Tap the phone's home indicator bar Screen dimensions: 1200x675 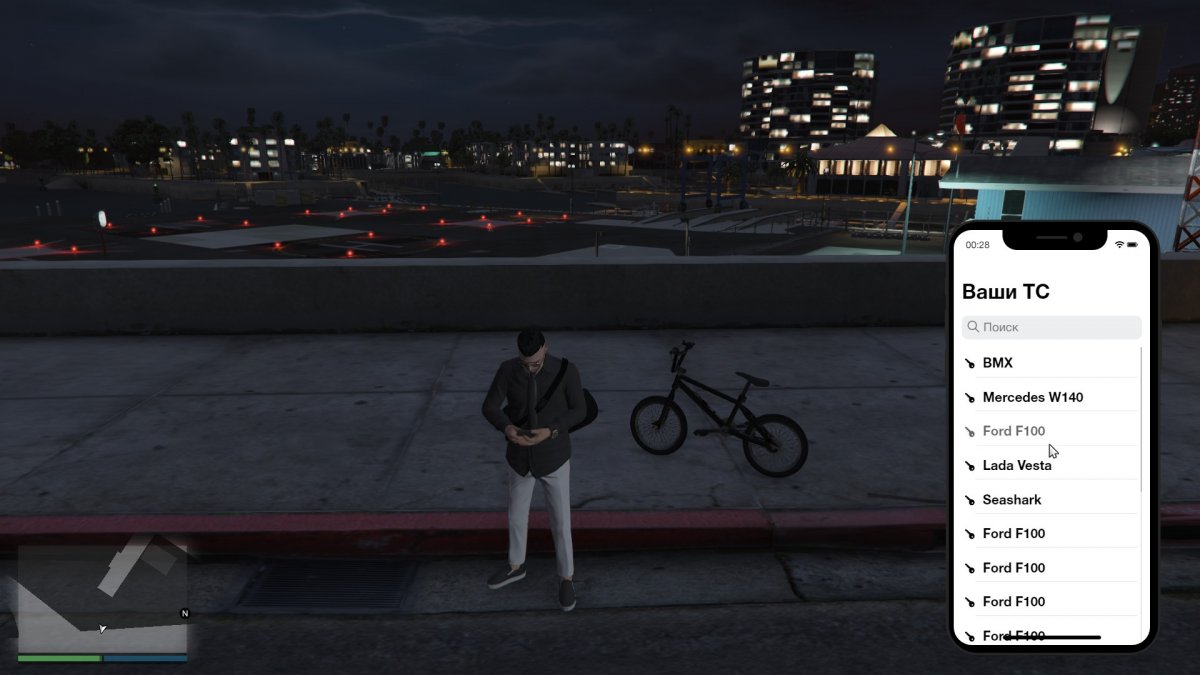coord(1052,637)
